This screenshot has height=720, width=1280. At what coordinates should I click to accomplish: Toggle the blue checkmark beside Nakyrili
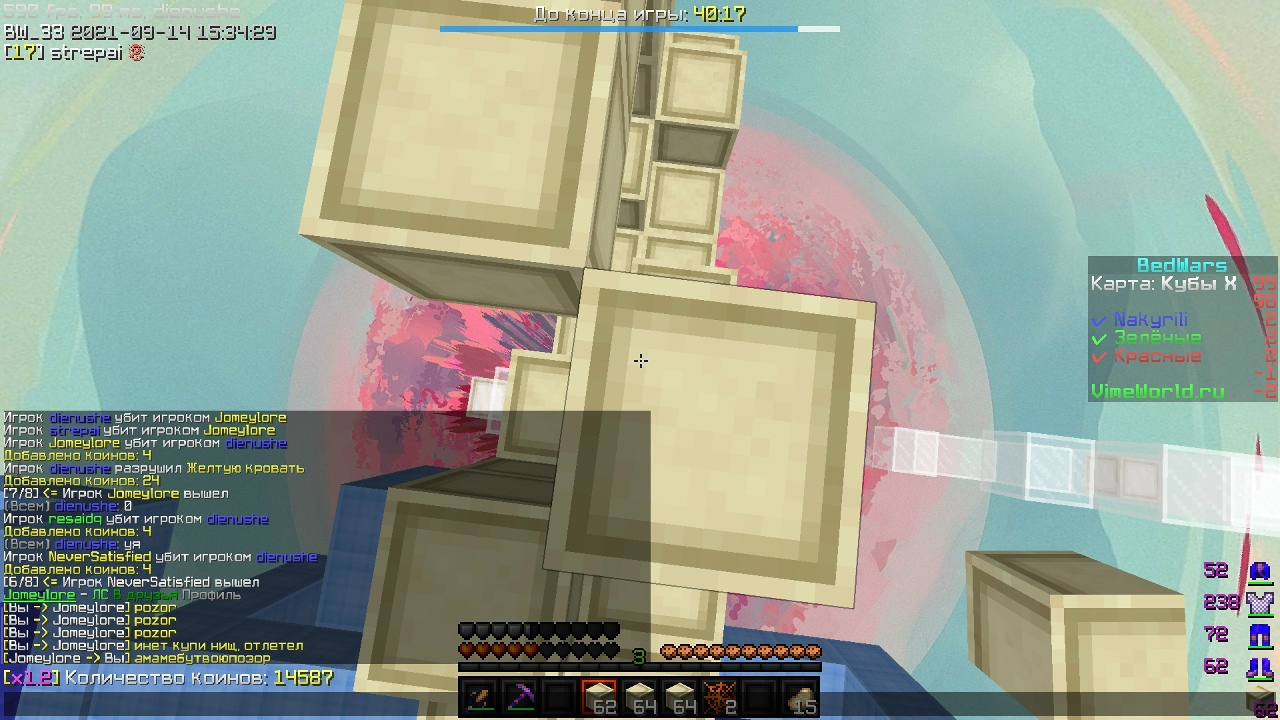click(x=1100, y=321)
